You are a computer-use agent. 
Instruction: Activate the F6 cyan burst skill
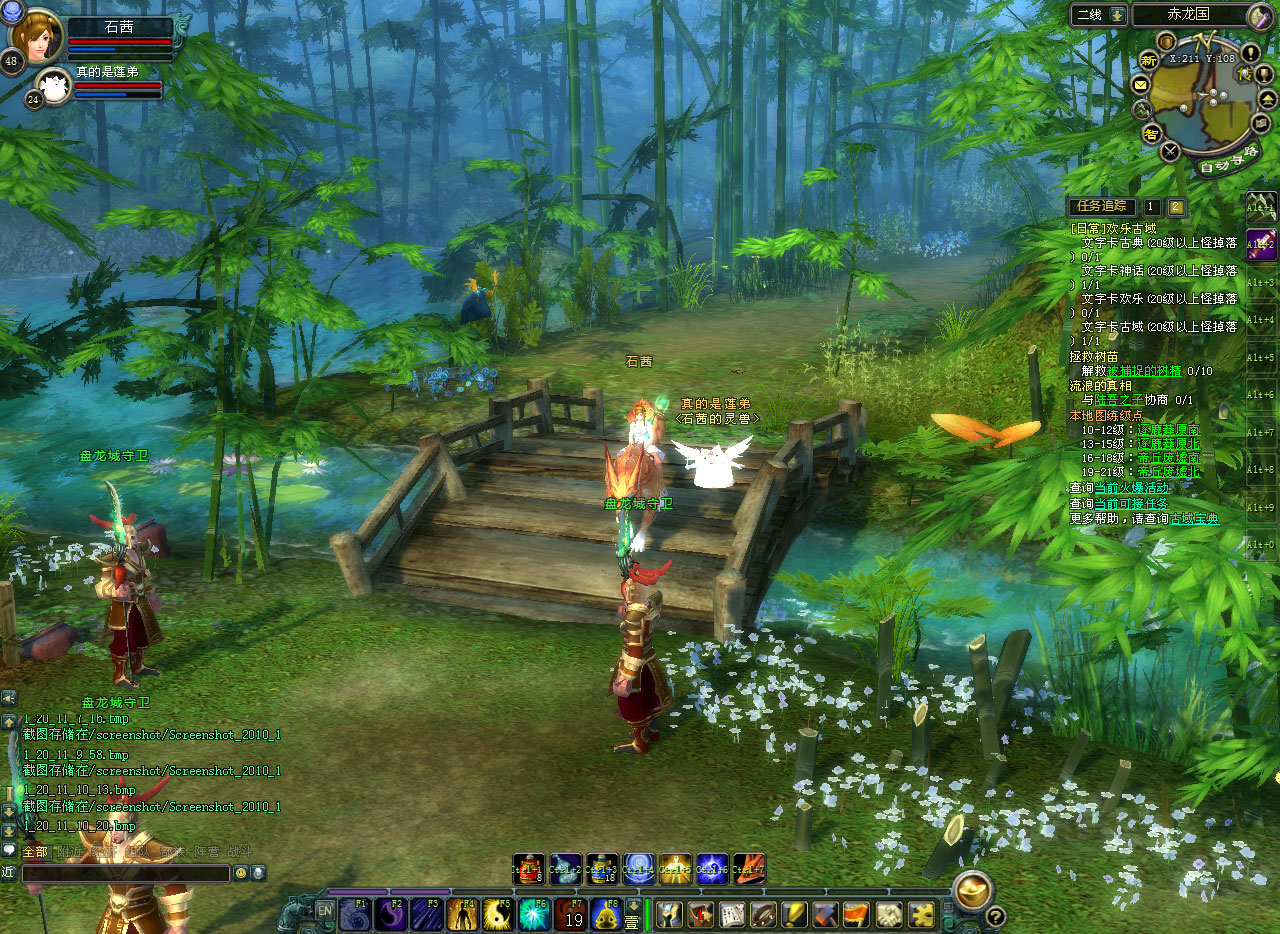[535, 914]
